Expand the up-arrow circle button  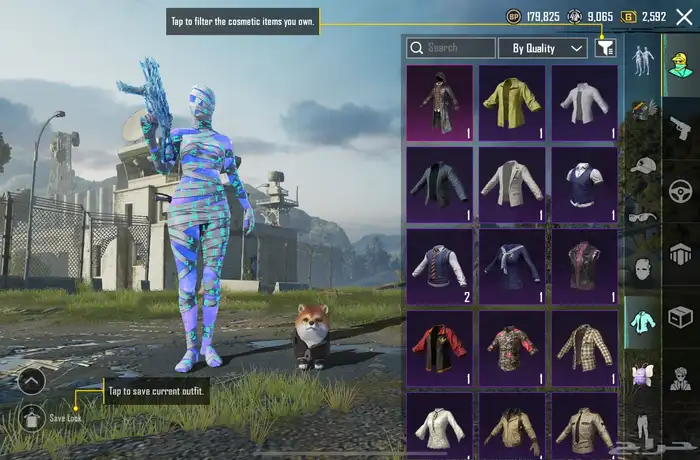(32, 380)
